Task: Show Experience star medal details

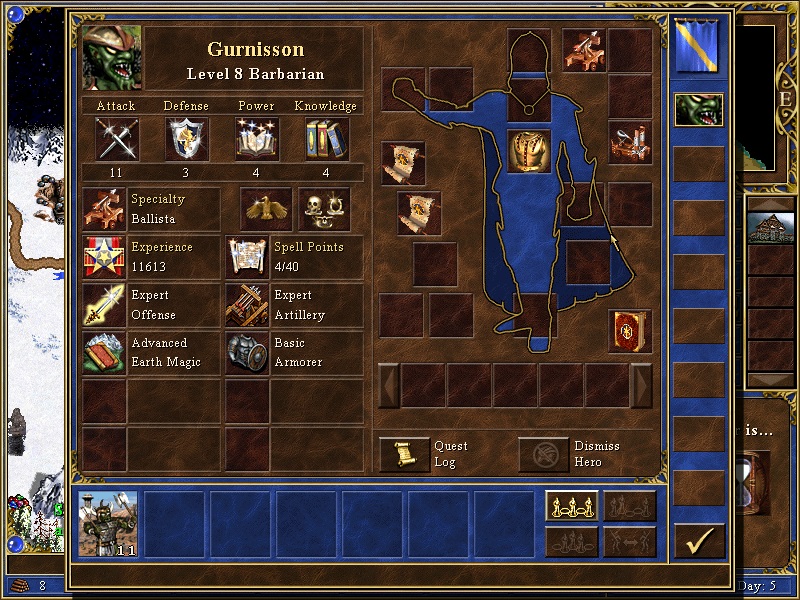Action: tap(104, 257)
